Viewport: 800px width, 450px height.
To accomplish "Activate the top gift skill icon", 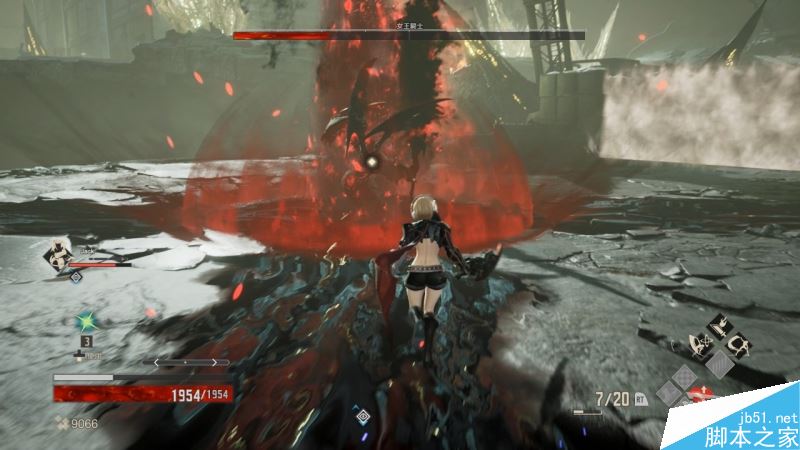I will 720,326.
